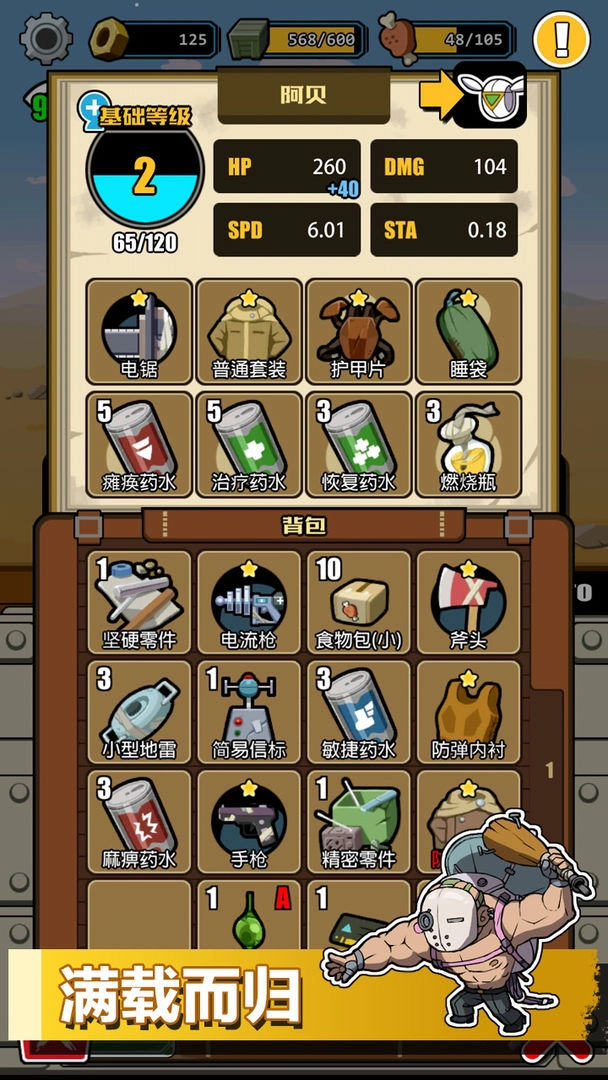
Task: Tap the yellow exclamation alert button
Action: (561, 39)
